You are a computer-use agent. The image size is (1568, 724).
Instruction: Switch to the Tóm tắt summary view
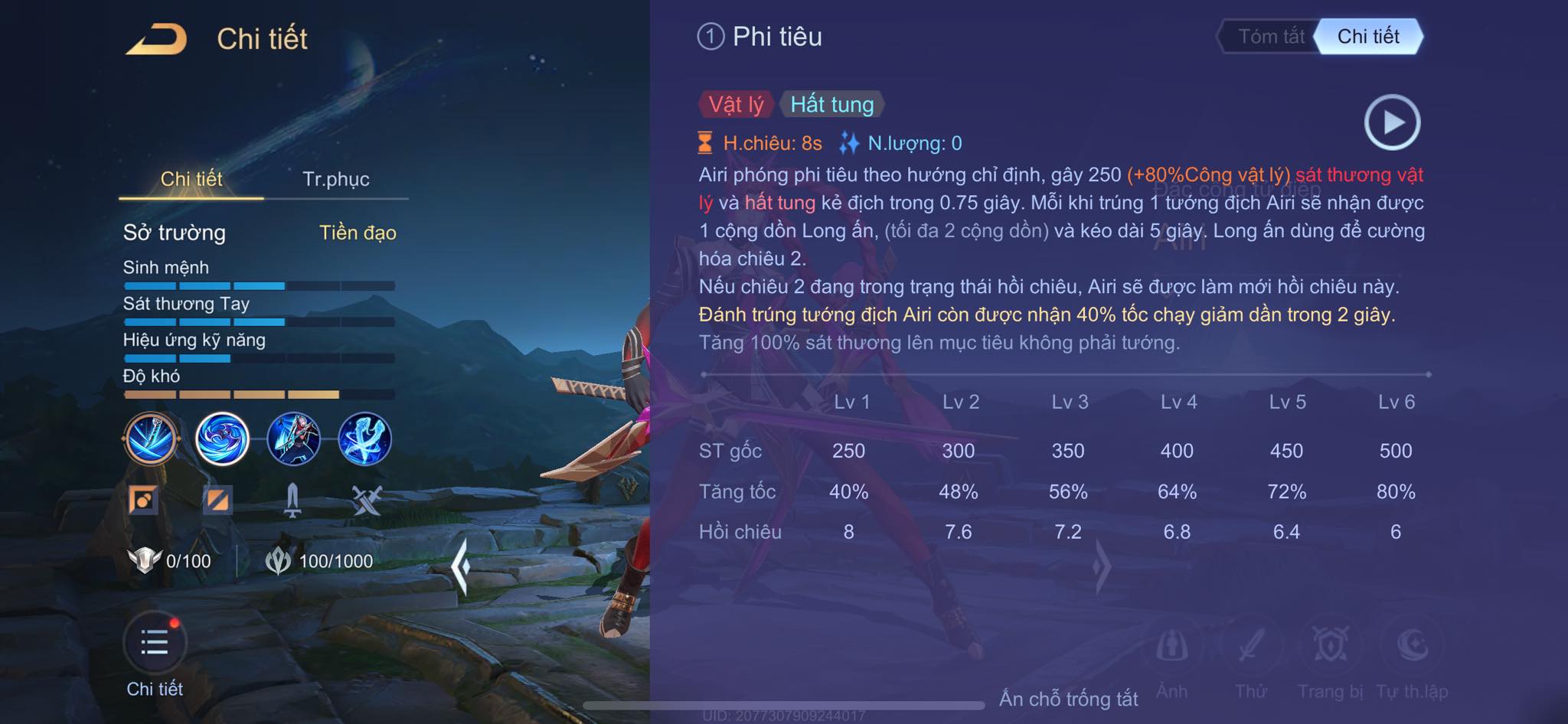click(x=1270, y=37)
